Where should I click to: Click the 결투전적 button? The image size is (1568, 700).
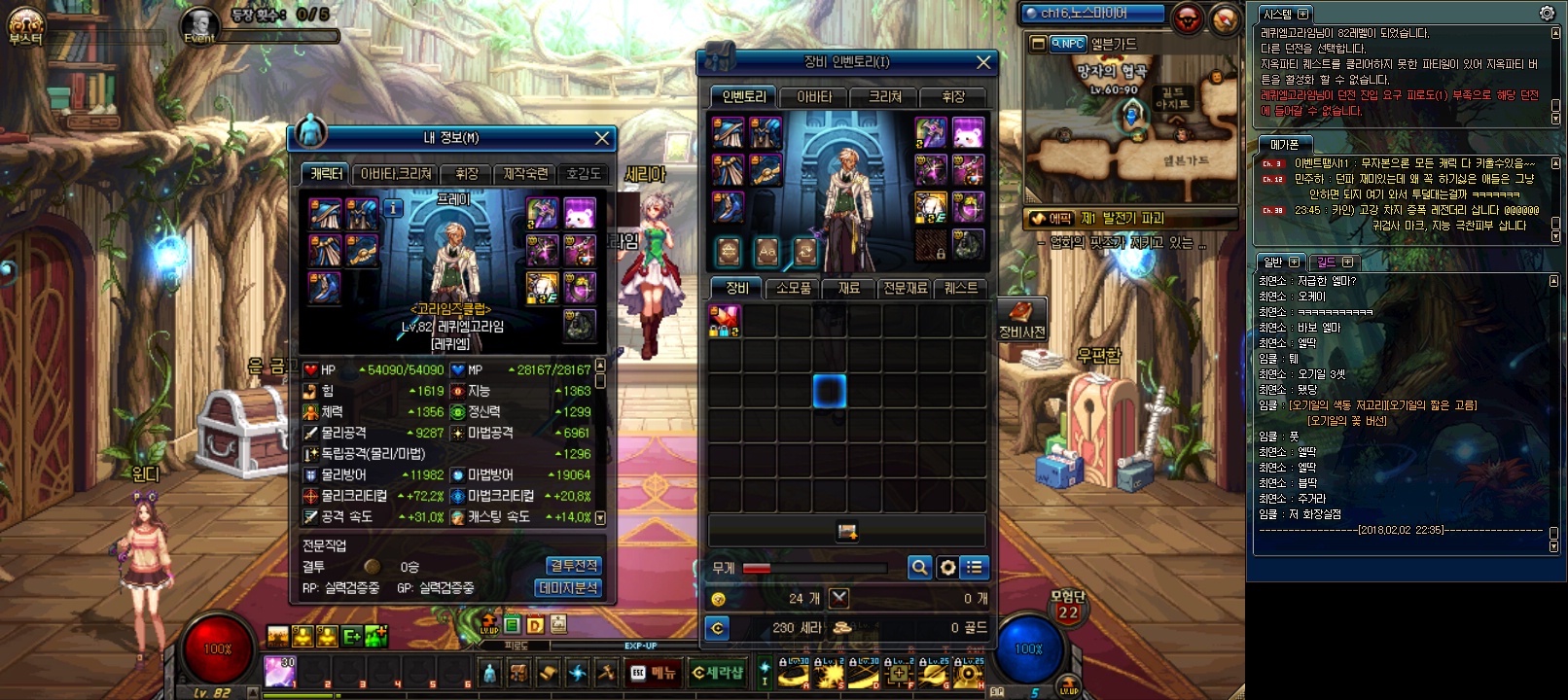coord(574,566)
